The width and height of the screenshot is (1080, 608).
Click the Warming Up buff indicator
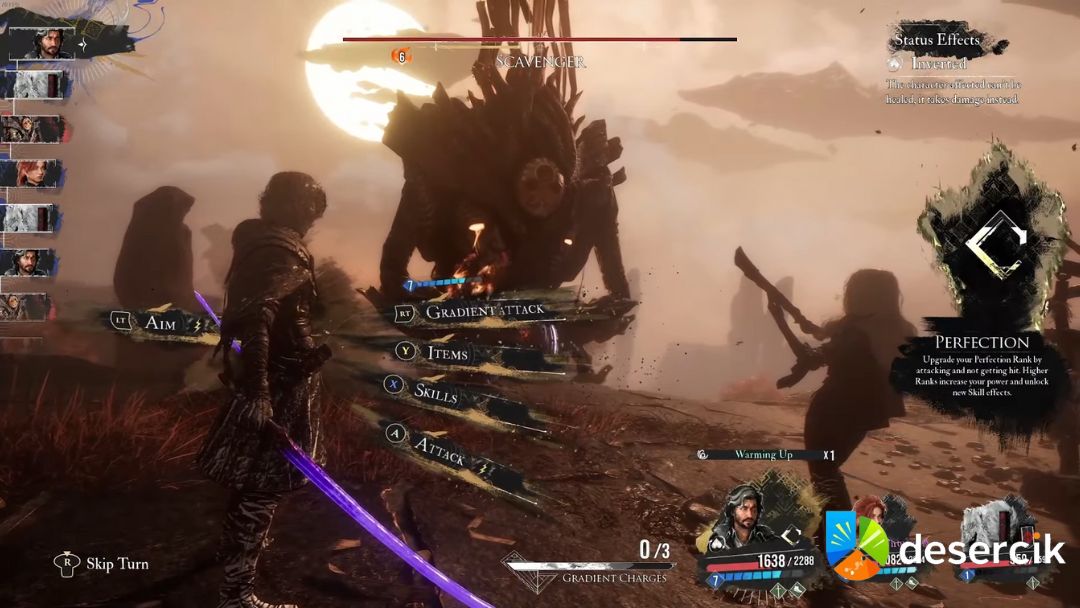point(763,454)
